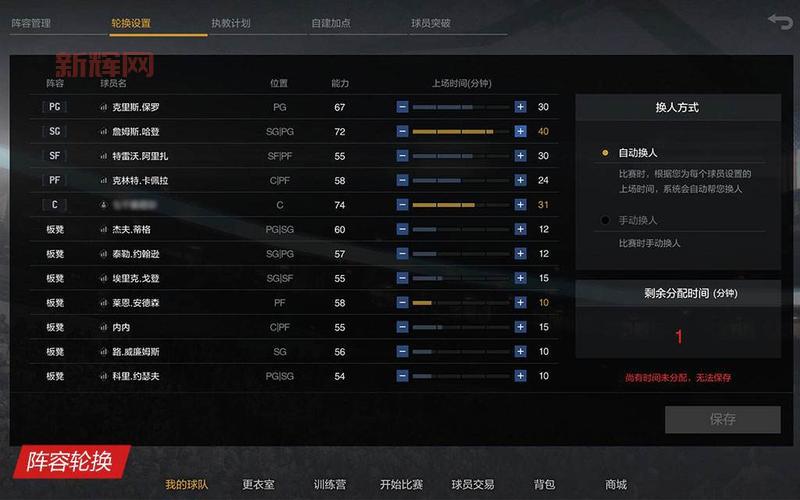Open 球员交易 player trade menu
Image resolution: width=800 pixels, height=500 pixels.
click(x=472, y=485)
